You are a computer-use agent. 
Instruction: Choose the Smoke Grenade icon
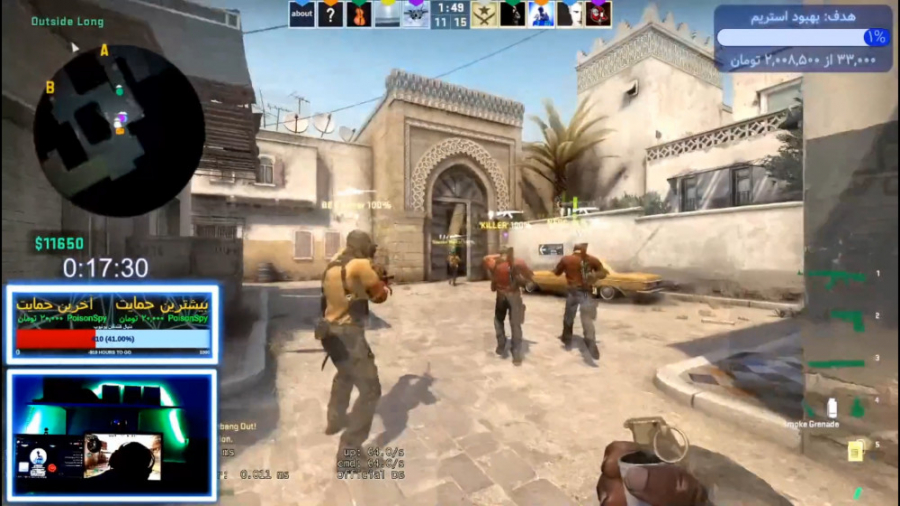click(x=831, y=407)
